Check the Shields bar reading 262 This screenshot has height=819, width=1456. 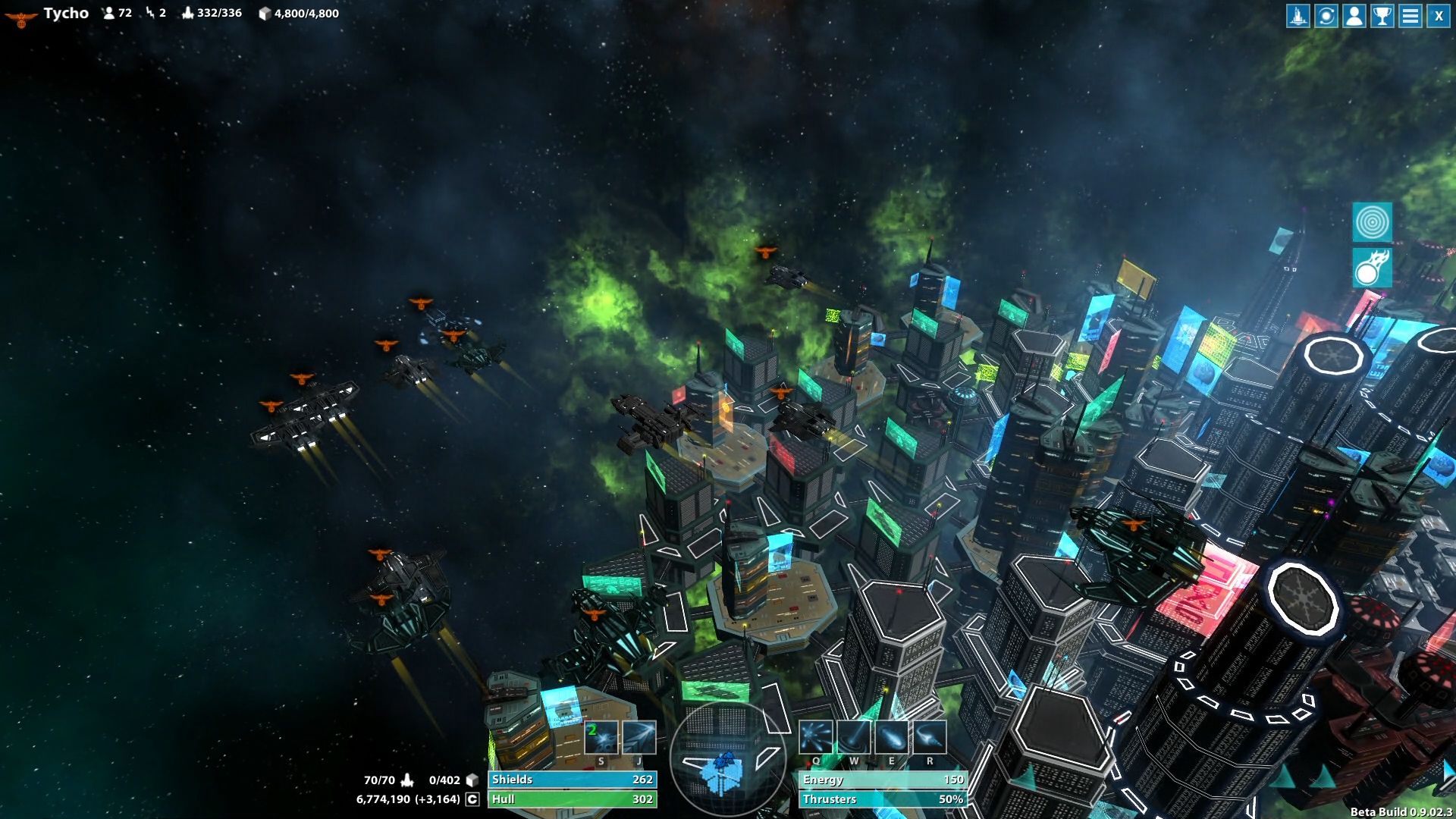pos(573,779)
